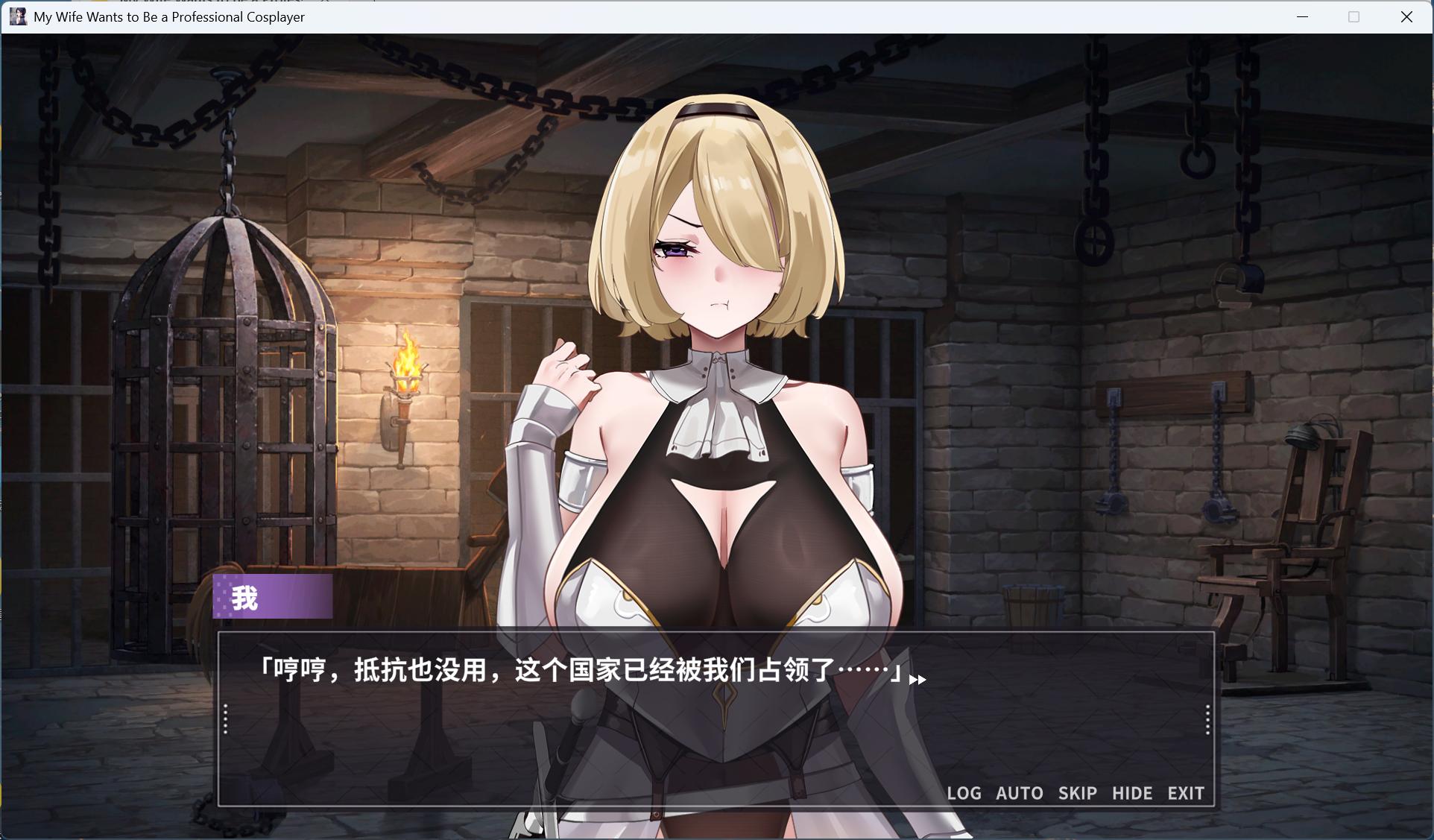1434x840 pixels.
Task: Maximize the game window
Action: click(1354, 16)
